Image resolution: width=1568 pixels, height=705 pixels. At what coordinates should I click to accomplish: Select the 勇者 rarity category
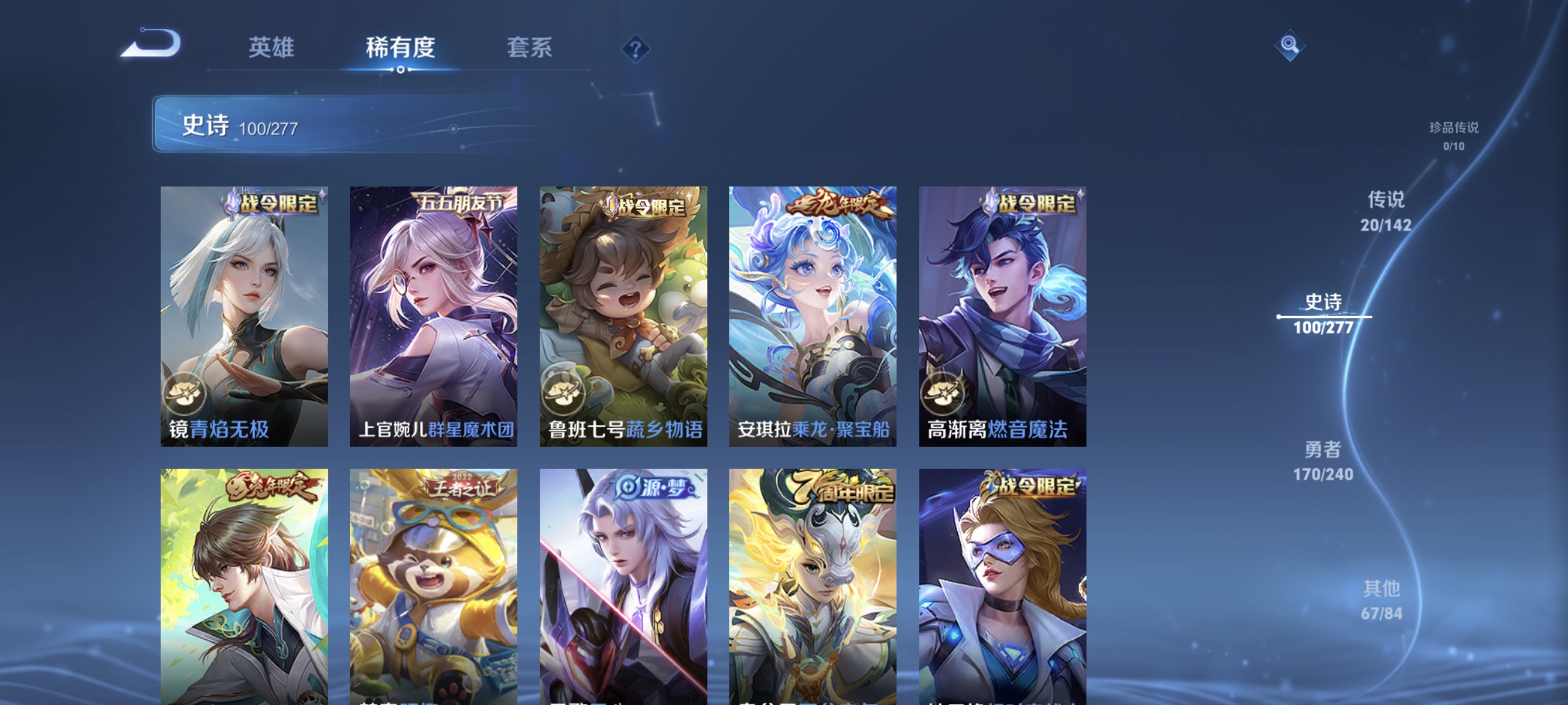point(1324,451)
